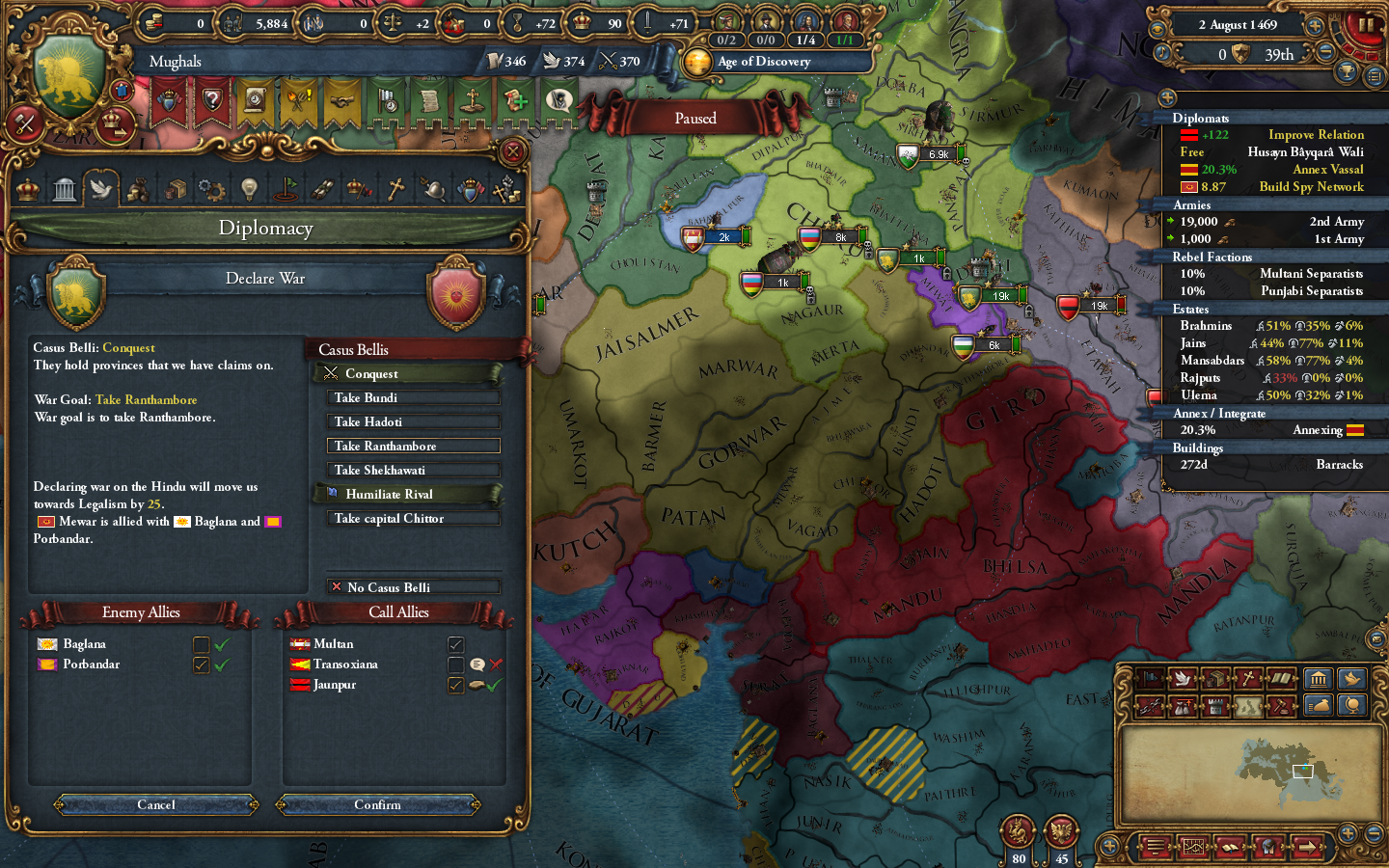This screenshot has height=868, width=1389.
Task: Open the macrobuilder dove diplomacy icon
Action: click(x=1352, y=679)
